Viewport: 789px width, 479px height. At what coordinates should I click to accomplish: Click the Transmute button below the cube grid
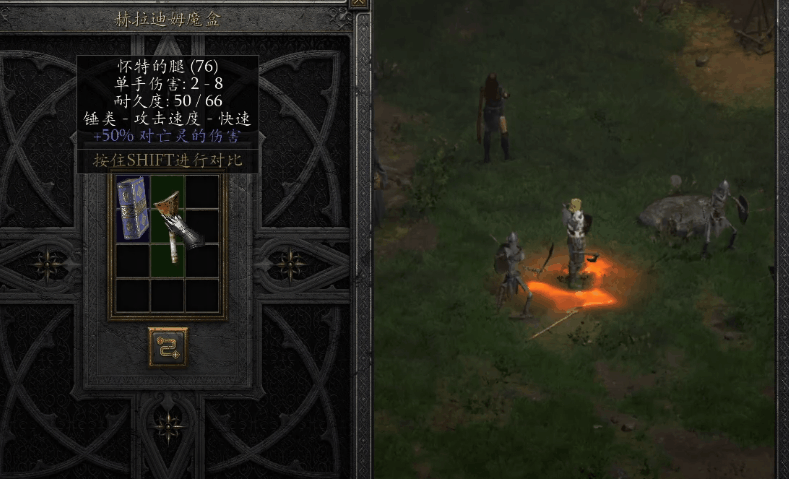click(167, 345)
